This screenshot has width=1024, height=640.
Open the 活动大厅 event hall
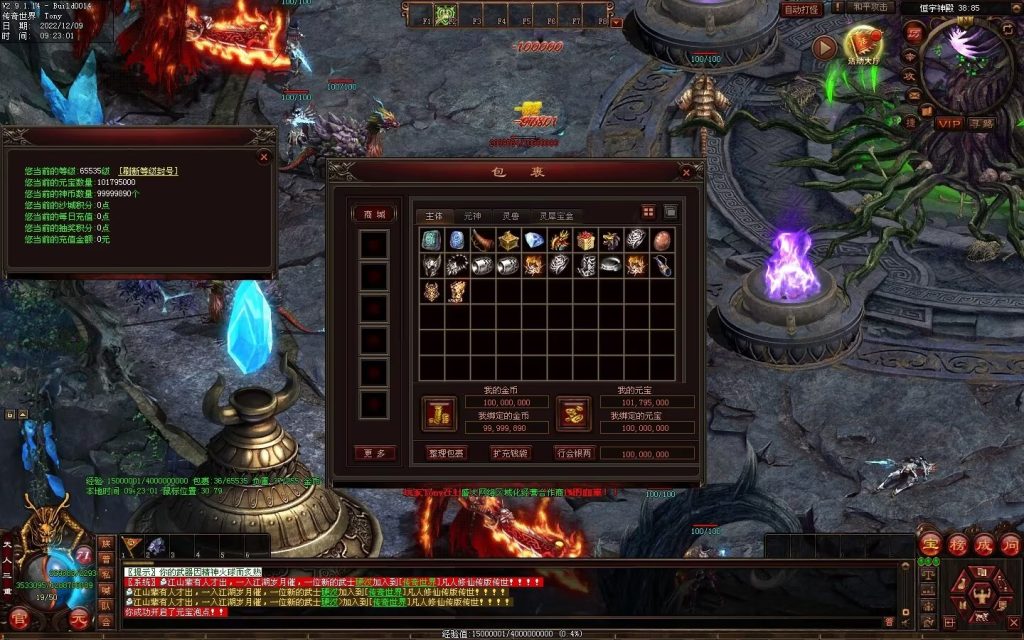(x=863, y=45)
